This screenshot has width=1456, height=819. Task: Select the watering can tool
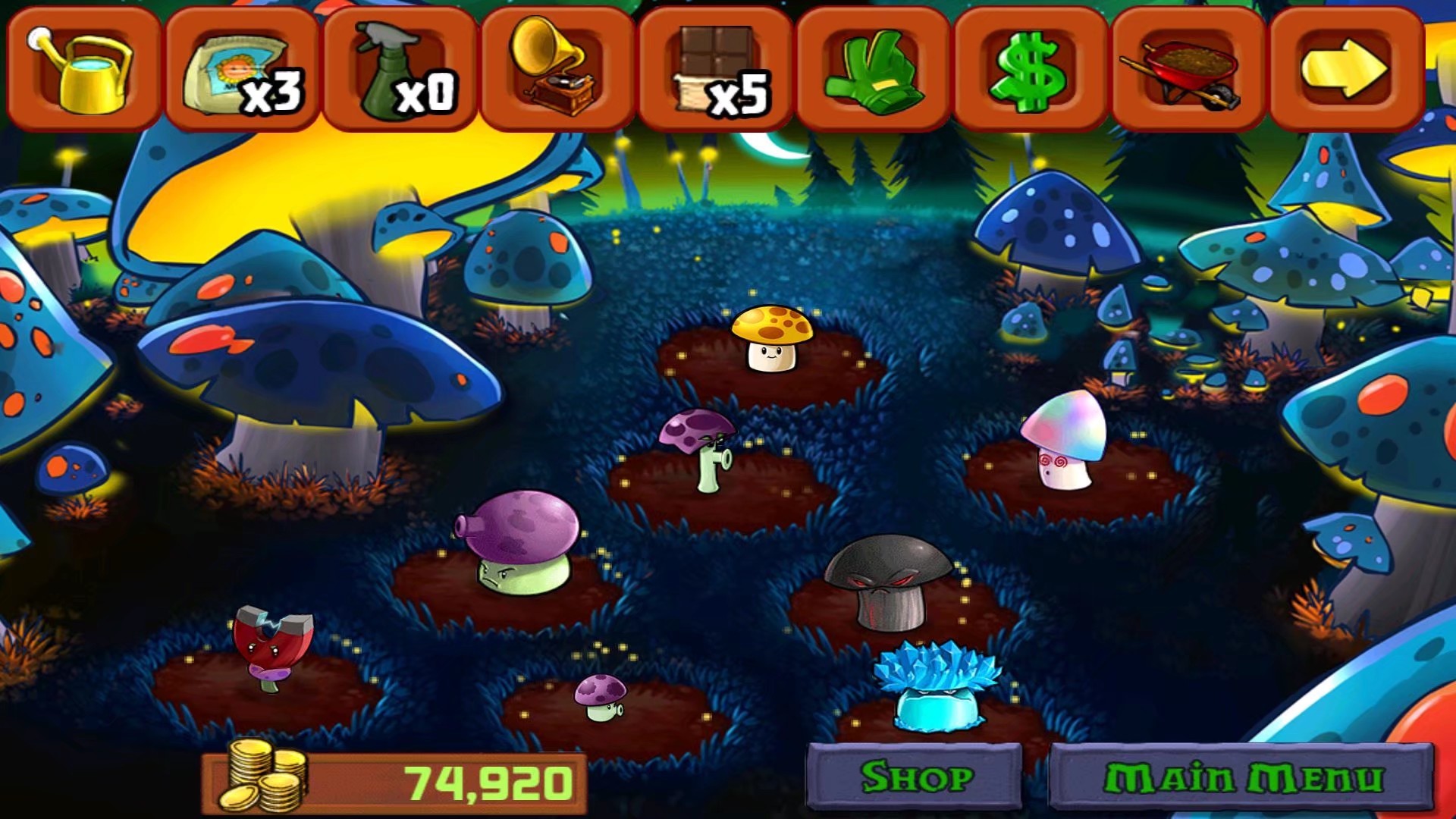(x=83, y=70)
